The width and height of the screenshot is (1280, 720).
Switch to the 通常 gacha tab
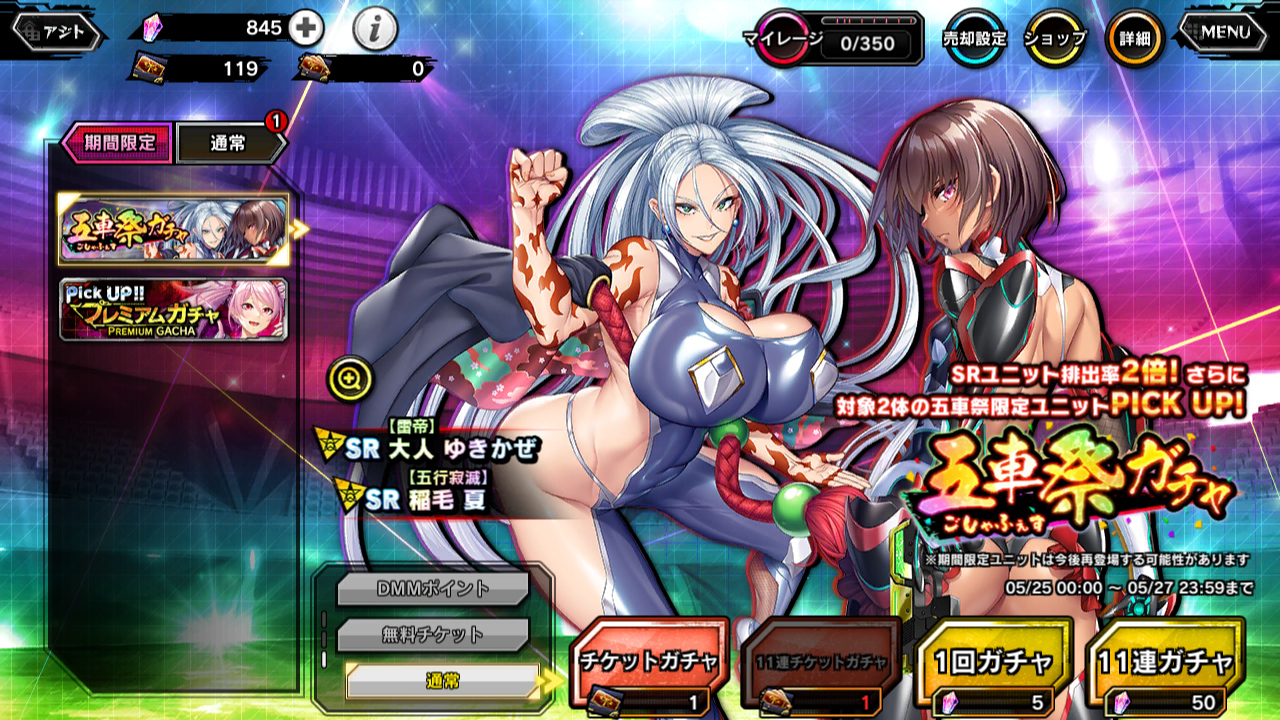pyautogui.click(x=229, y=143)
